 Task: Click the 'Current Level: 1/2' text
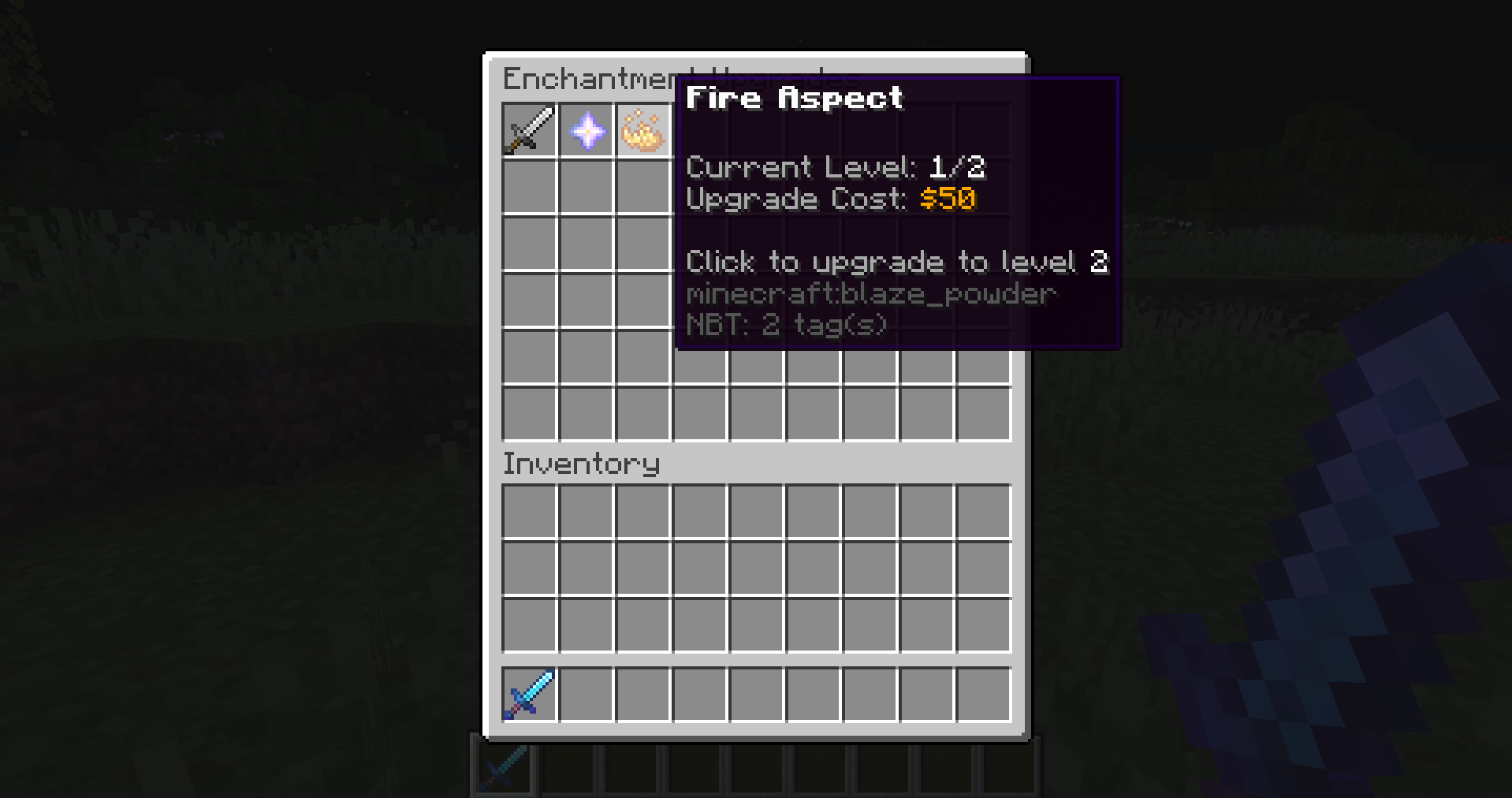point(836,167)
